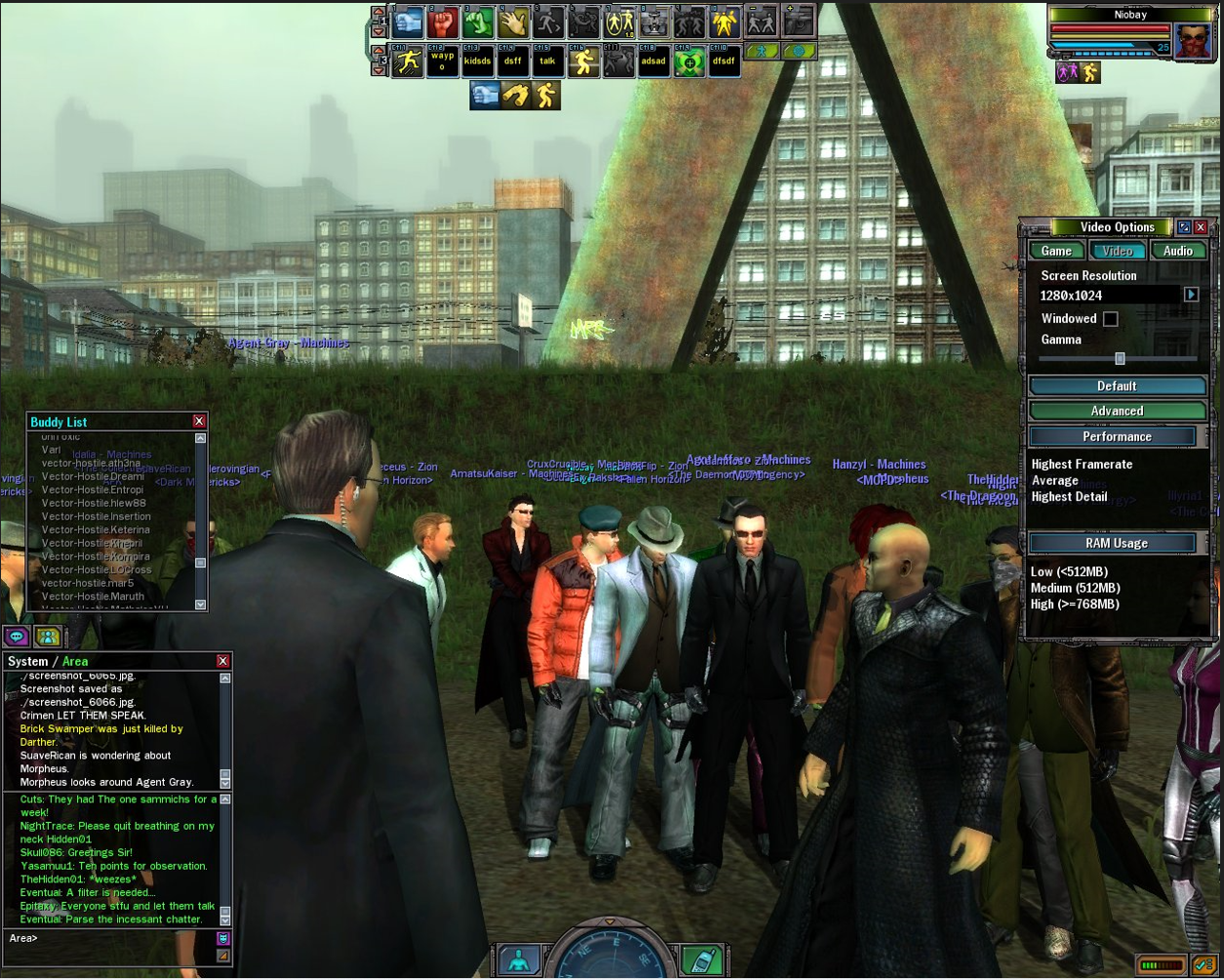
Task: Open the Audio options tab
Action: click(1178, 251)
